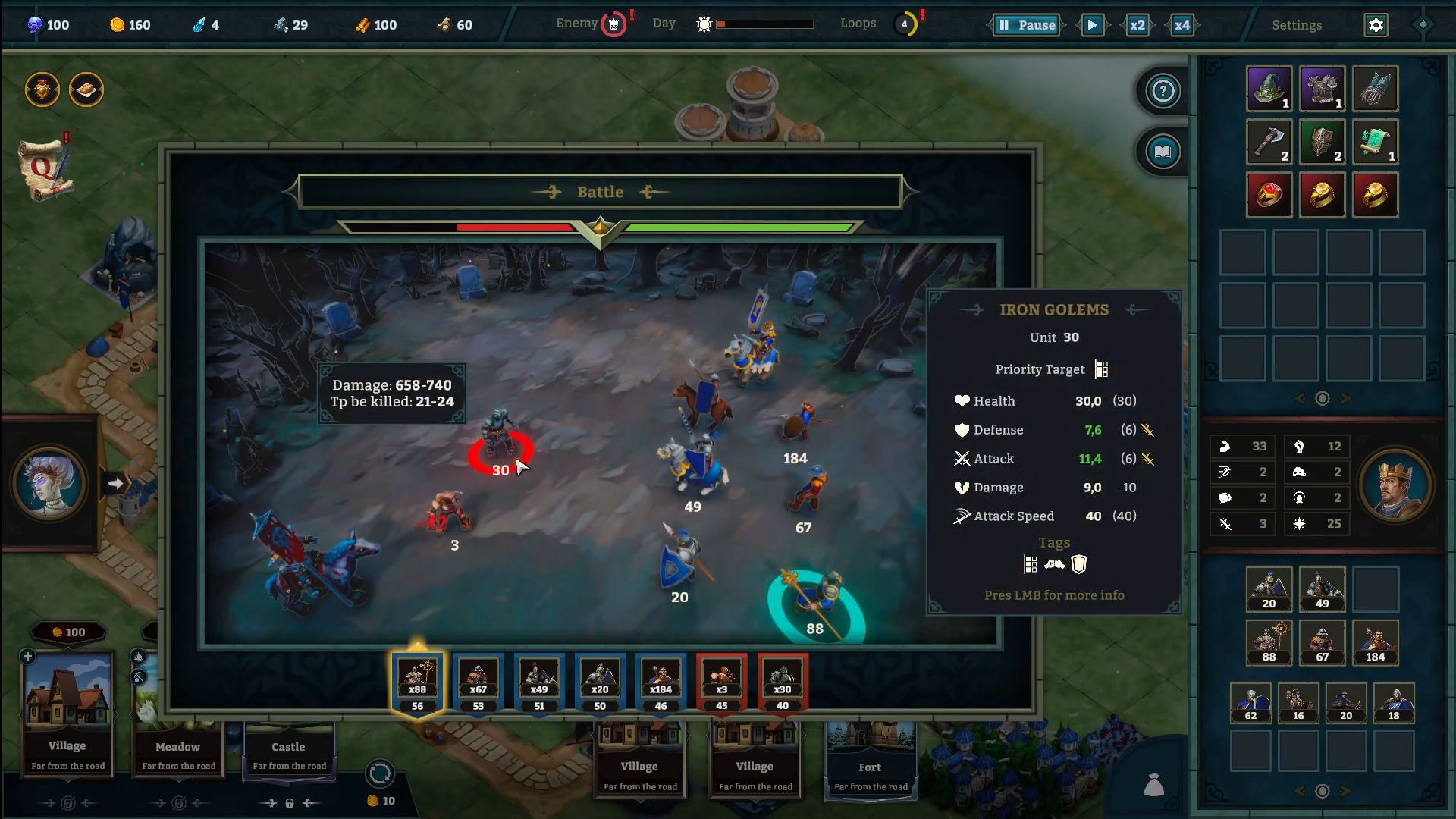Select the red ruby ring slot
The height and width of the screenshot is (819, 1456).
point(1269,195)
